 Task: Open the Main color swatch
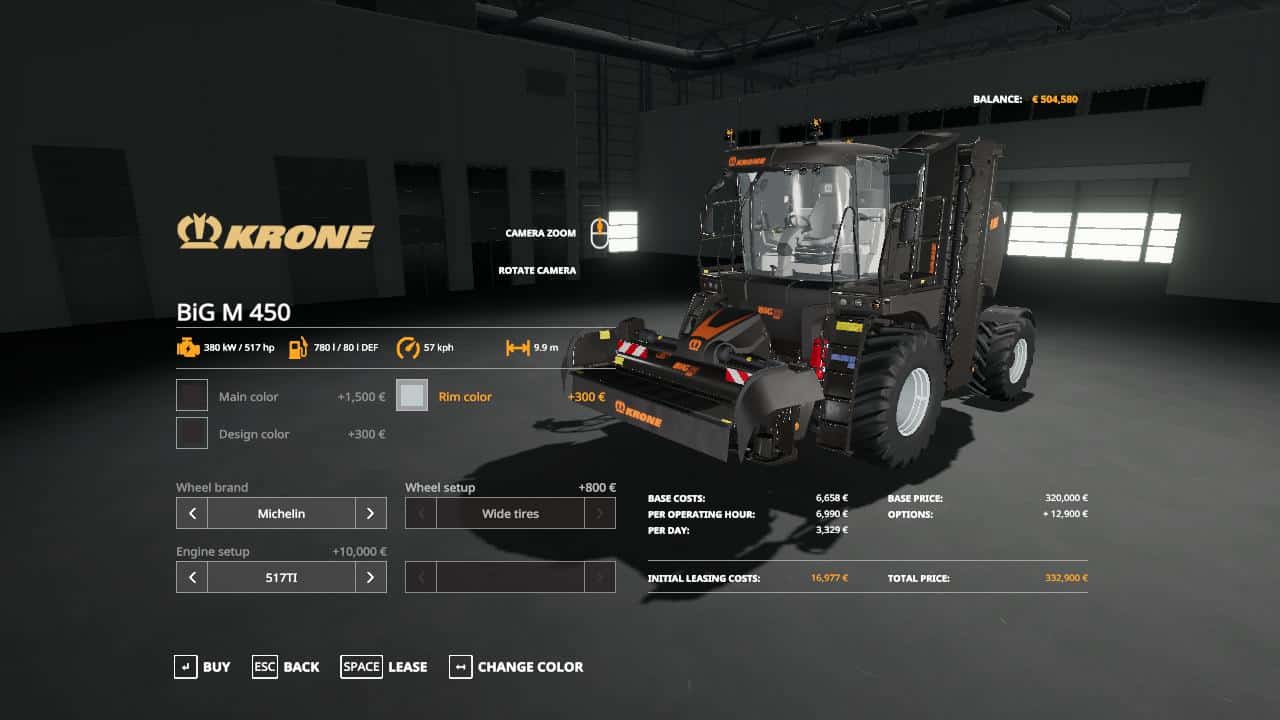191,395
